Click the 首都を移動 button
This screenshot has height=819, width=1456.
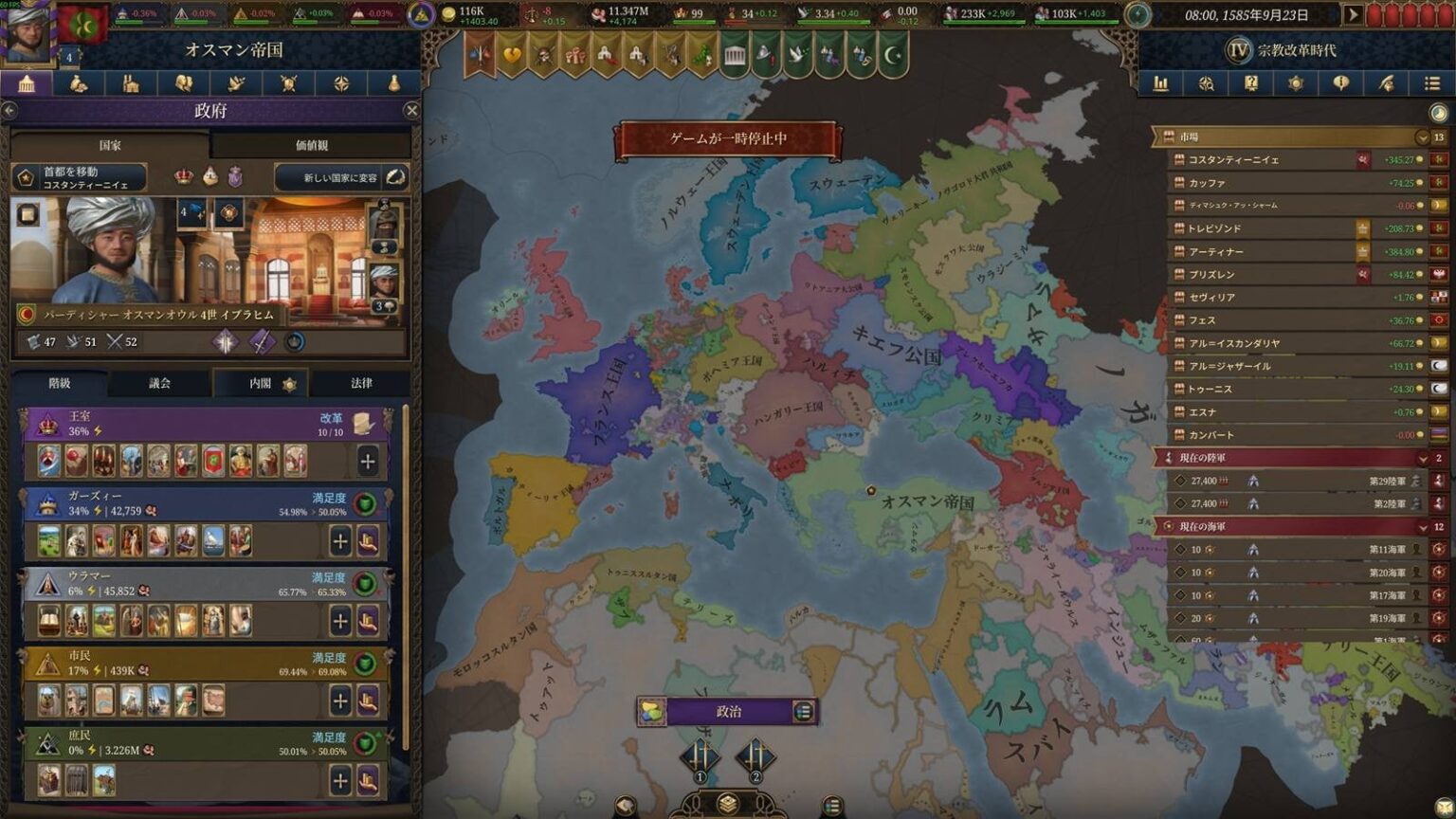[77, 176]
